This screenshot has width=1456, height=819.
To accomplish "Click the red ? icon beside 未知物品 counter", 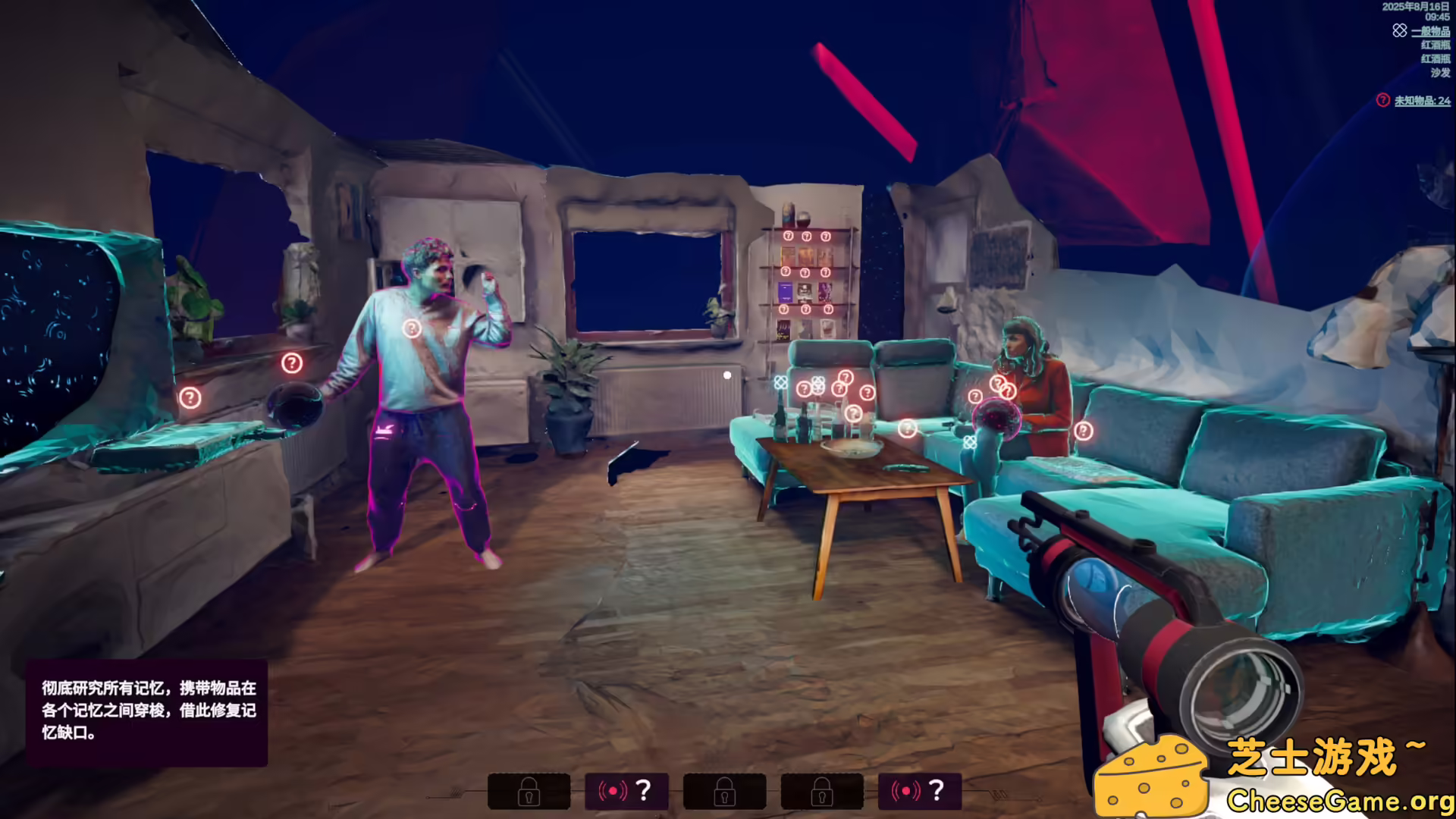I will (x=1382, y=101).
